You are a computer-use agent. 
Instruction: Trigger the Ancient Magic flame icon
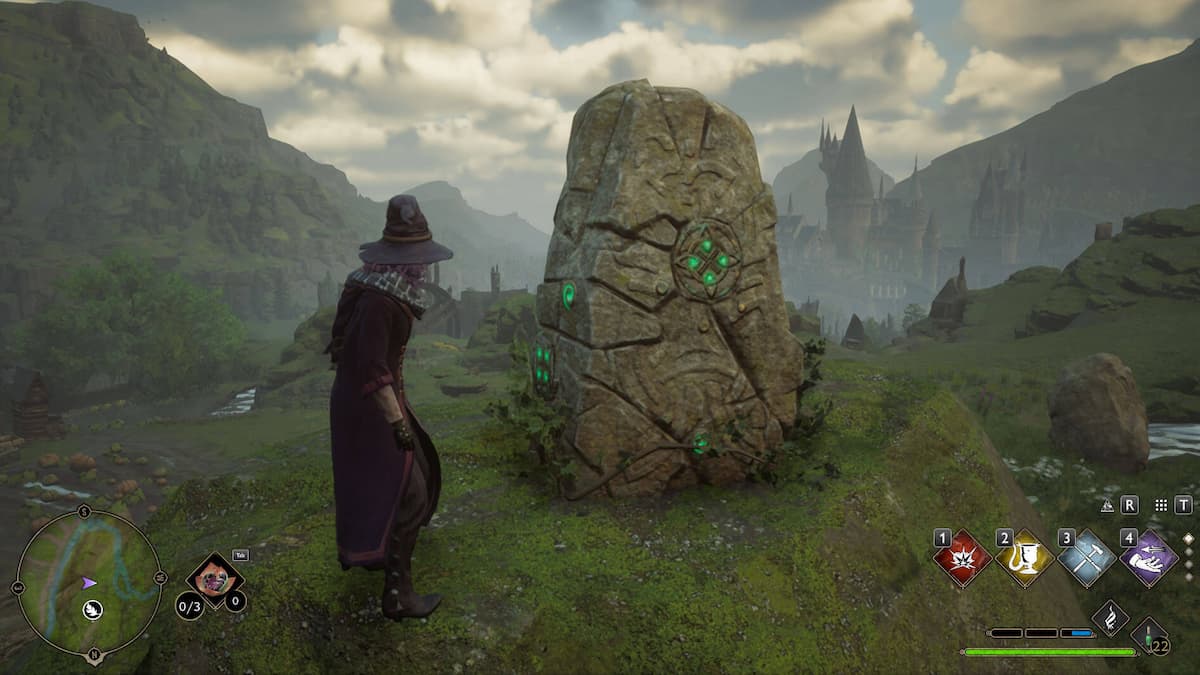1110,618
